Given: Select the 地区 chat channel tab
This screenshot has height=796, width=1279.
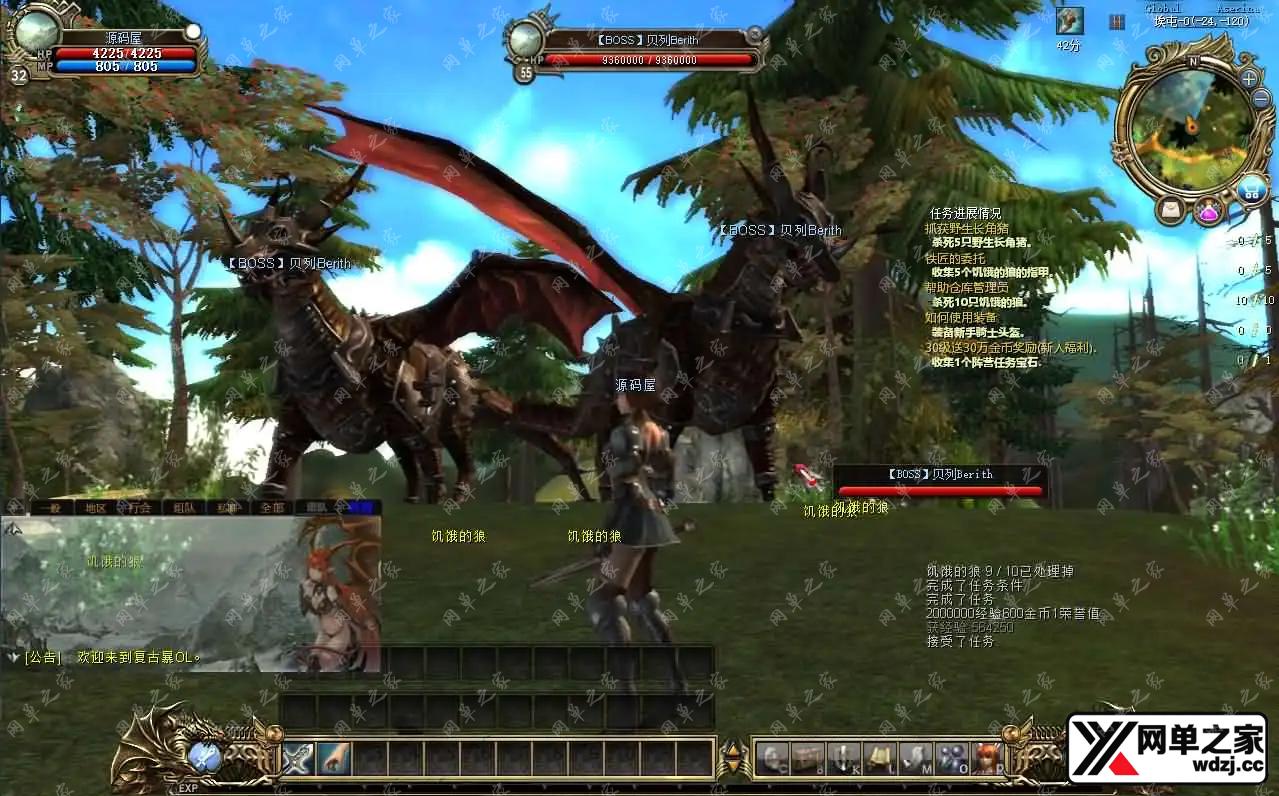Looking at the screenshot, I should pyautogui.click(x=95, y=508).
